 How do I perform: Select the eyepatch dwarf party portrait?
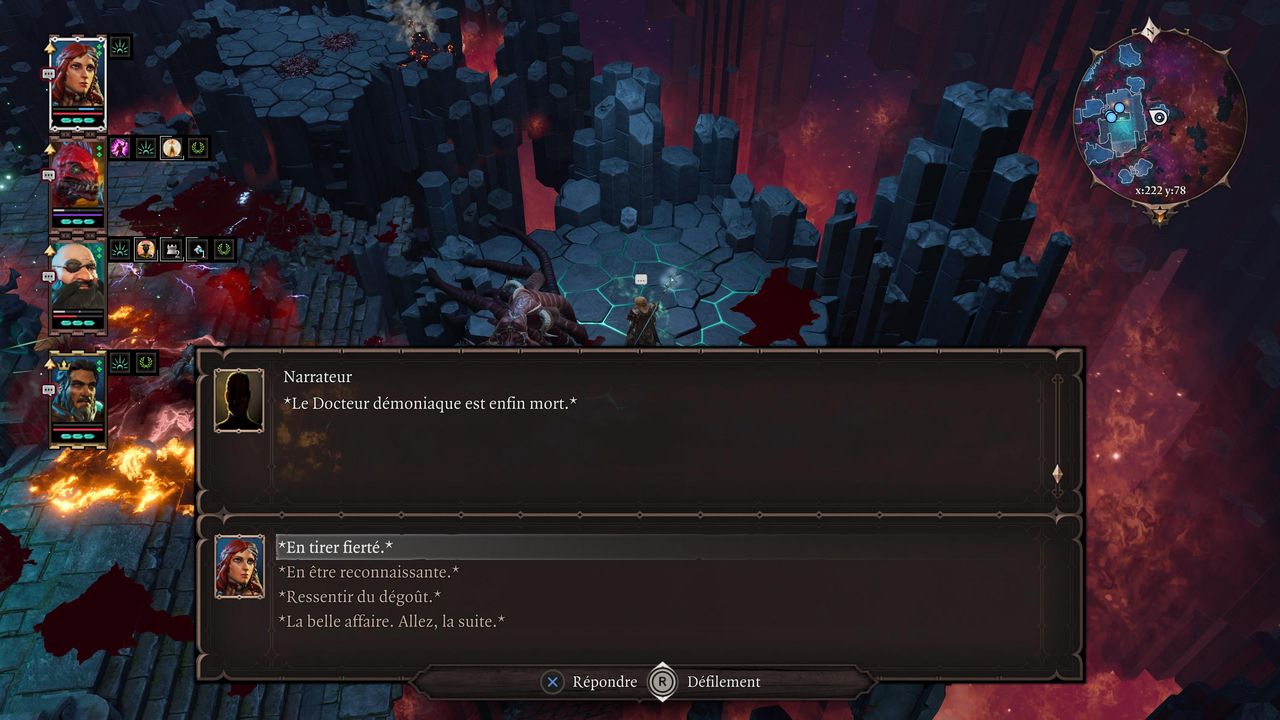pyautogui.click(x=77, y=285)
